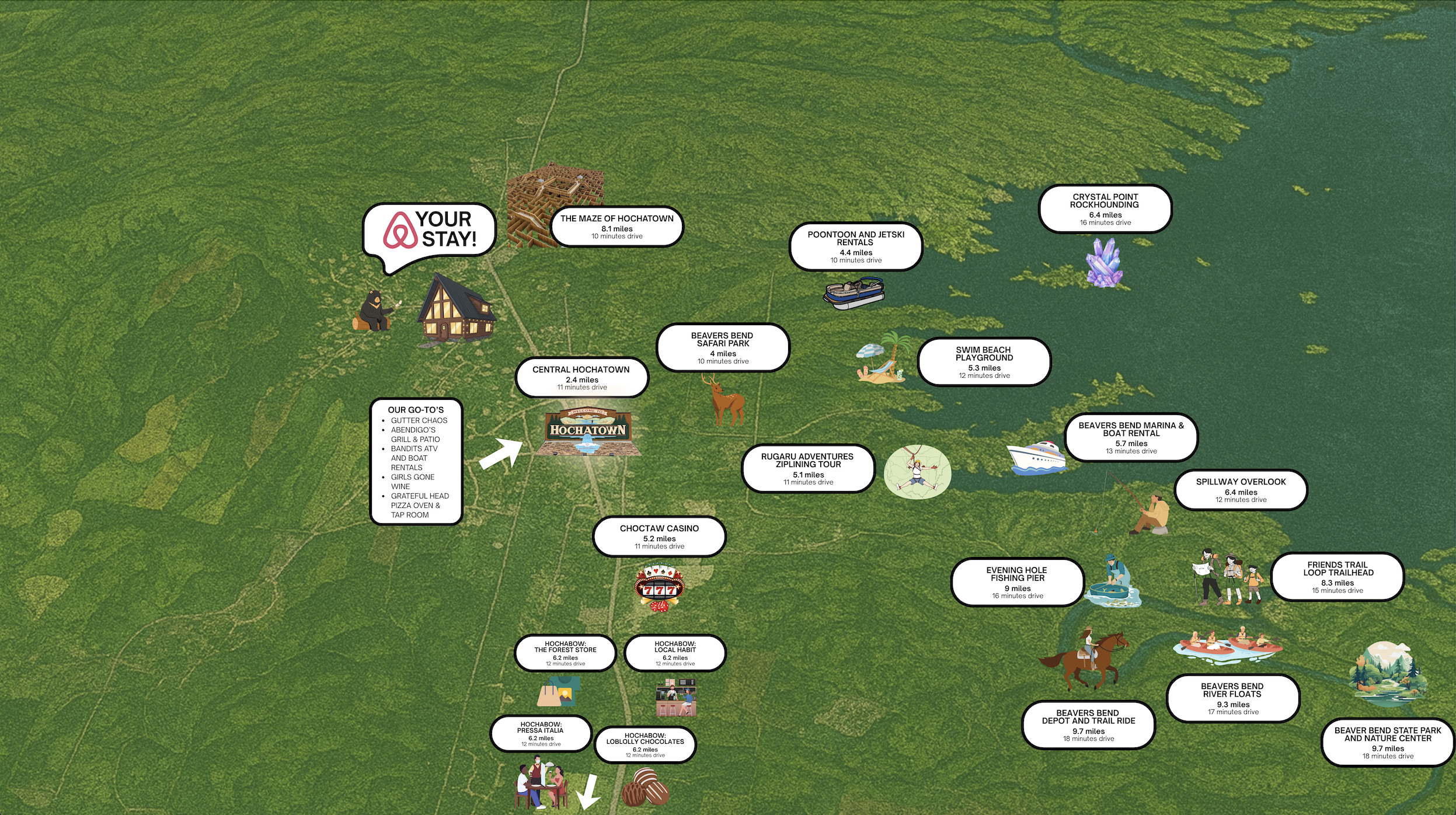
Task: Select the Hochabow: Local Habit label
Action: pos(675,653)
